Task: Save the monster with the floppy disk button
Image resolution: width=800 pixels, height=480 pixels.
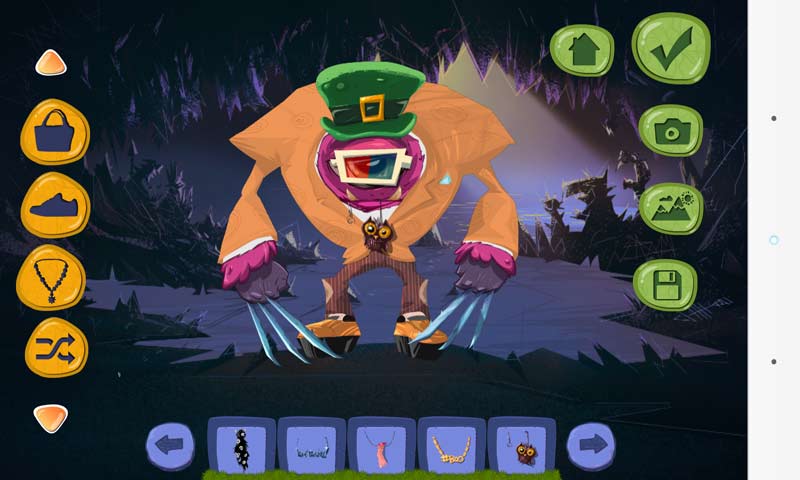Action: click(x=665, y=285)
